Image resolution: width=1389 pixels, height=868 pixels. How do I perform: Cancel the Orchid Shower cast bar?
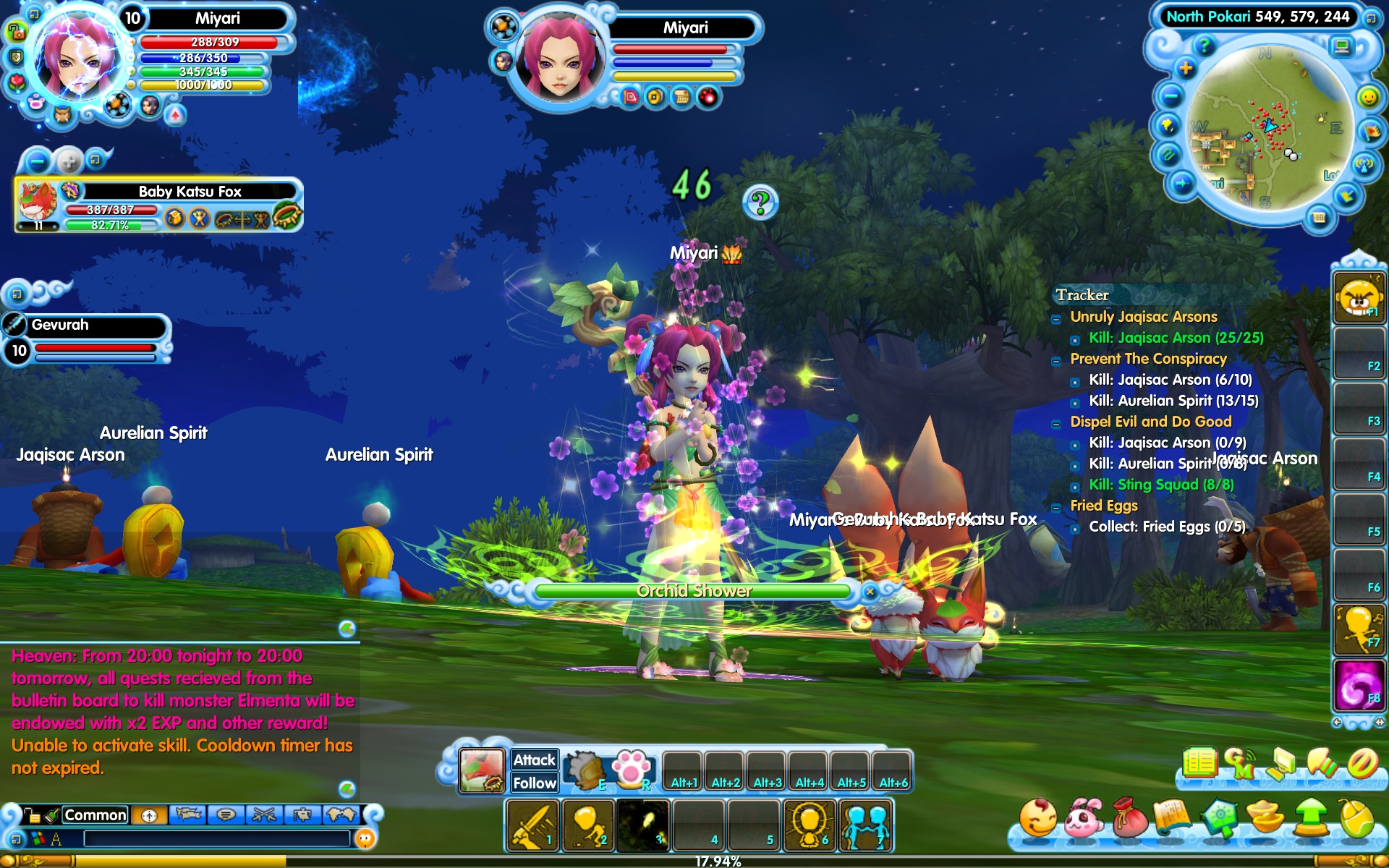(x=870, y=592)
